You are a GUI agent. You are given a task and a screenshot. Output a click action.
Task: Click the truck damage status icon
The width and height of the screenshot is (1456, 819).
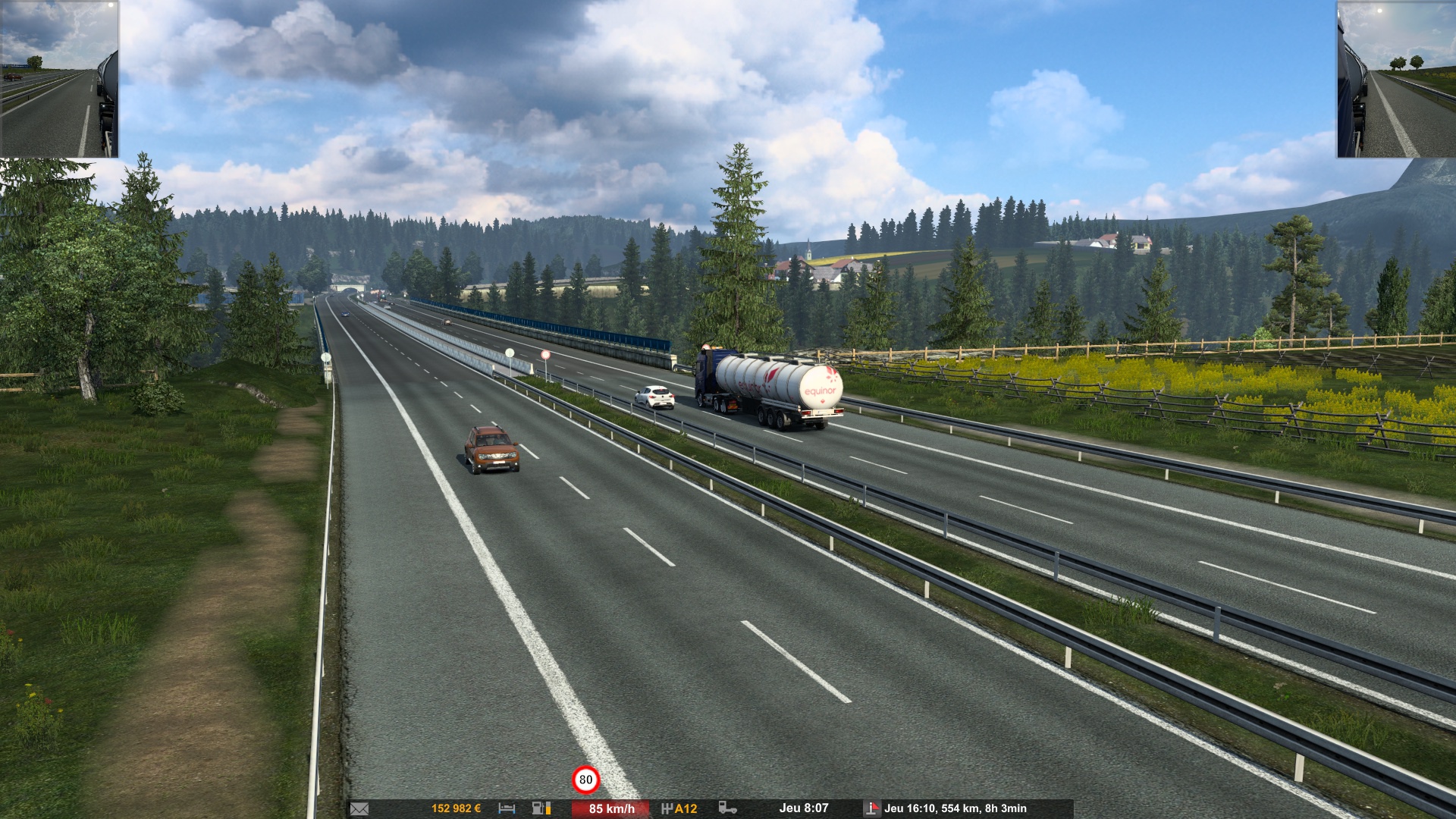coord(727,808)
